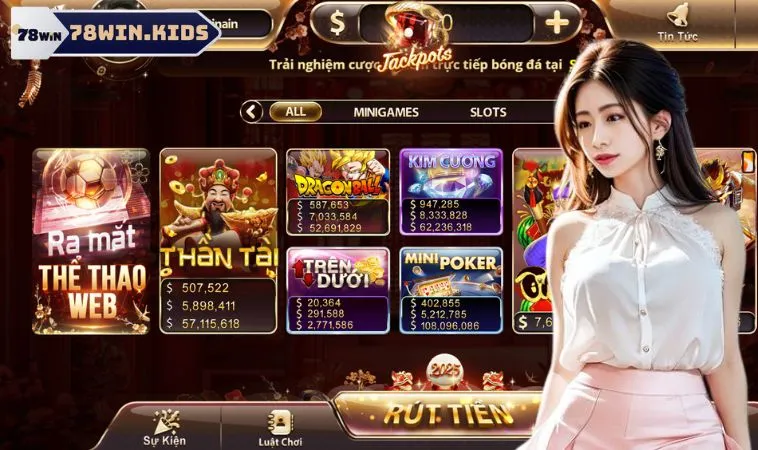Select the Kim Cương game tile

pyautogui.click(x=451, y=191)
